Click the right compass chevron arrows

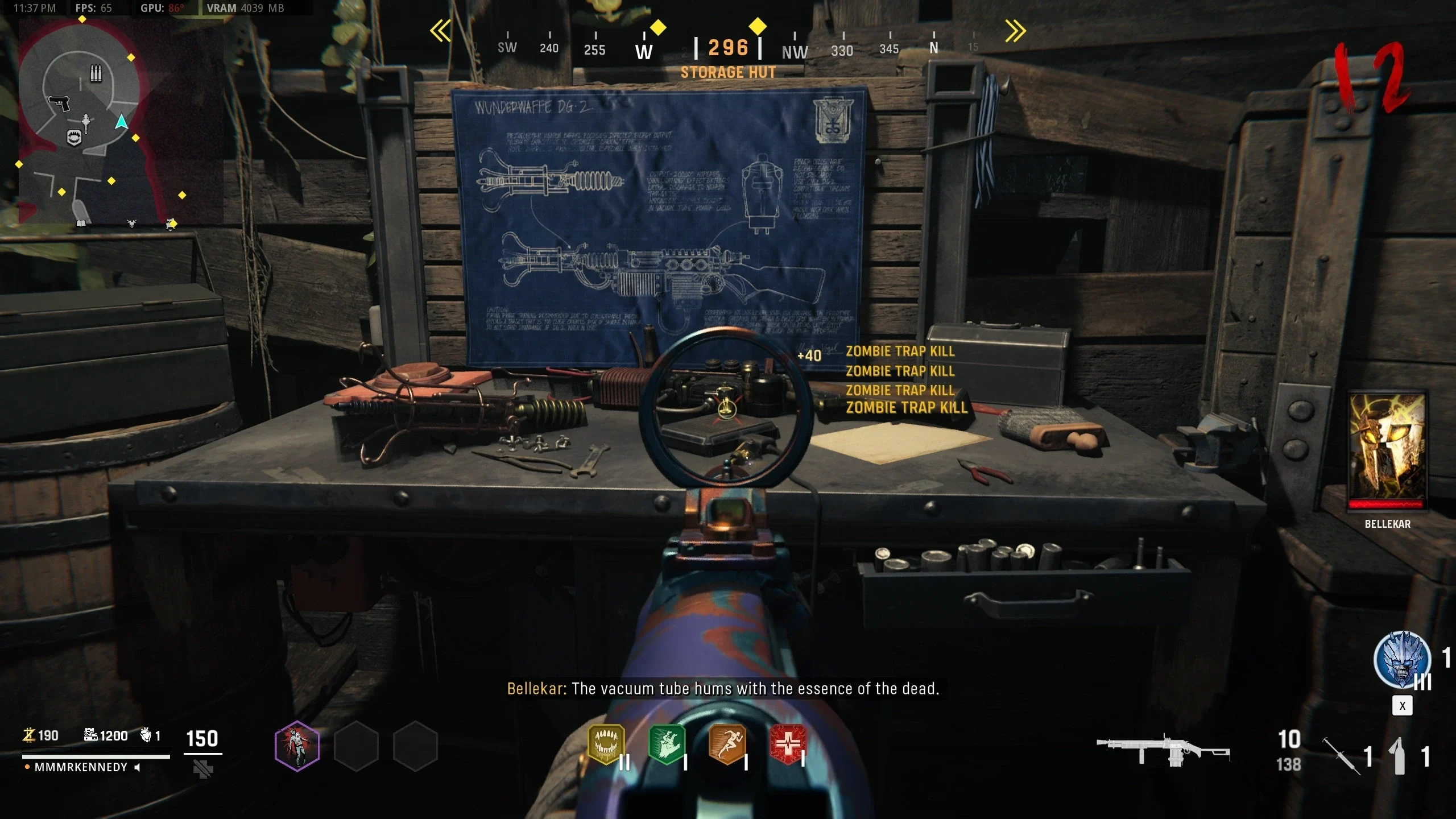click(x=1015, y=31)
